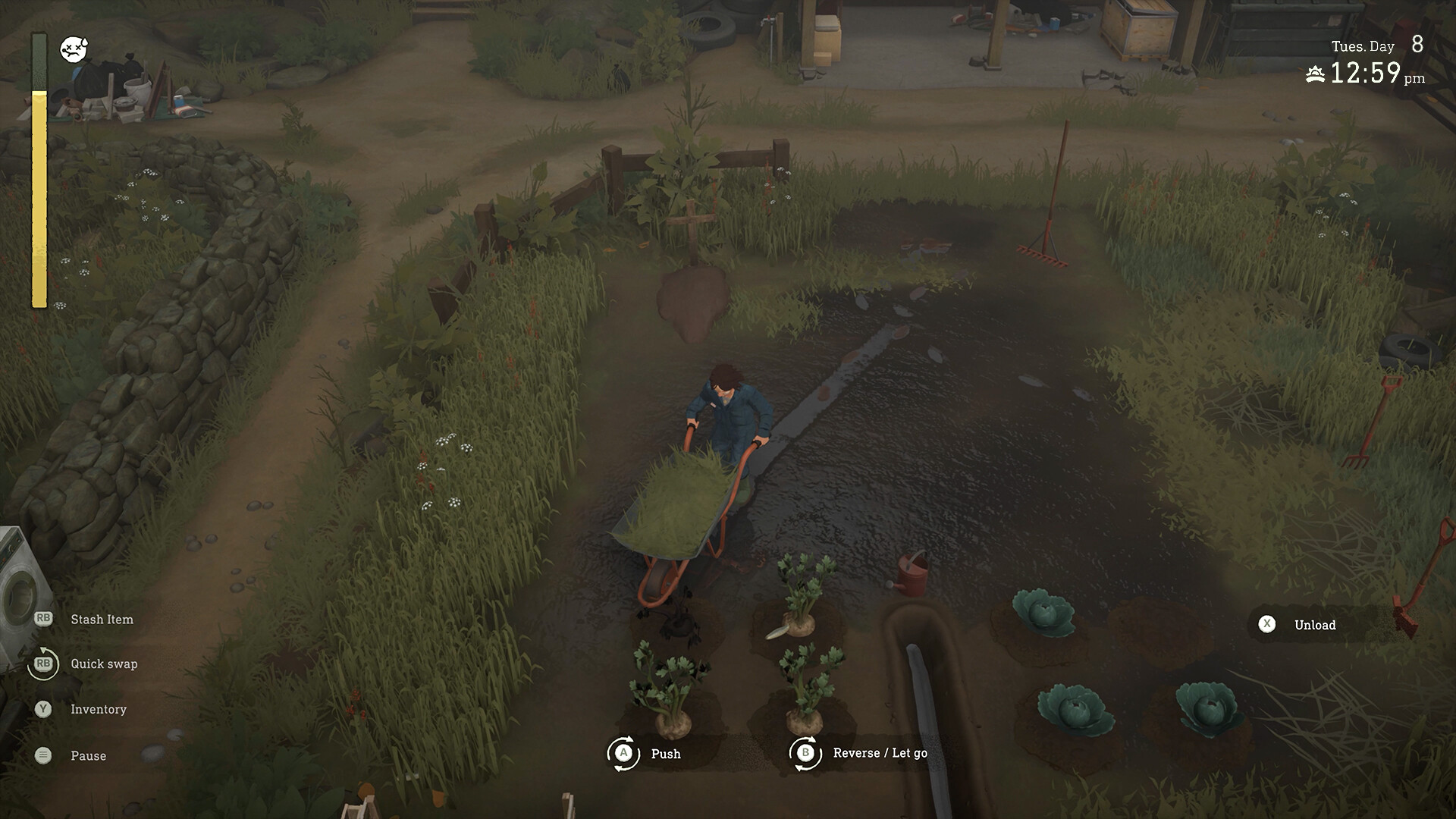Click the circular swap arrows icon for Quick swap

coord(44,664)
